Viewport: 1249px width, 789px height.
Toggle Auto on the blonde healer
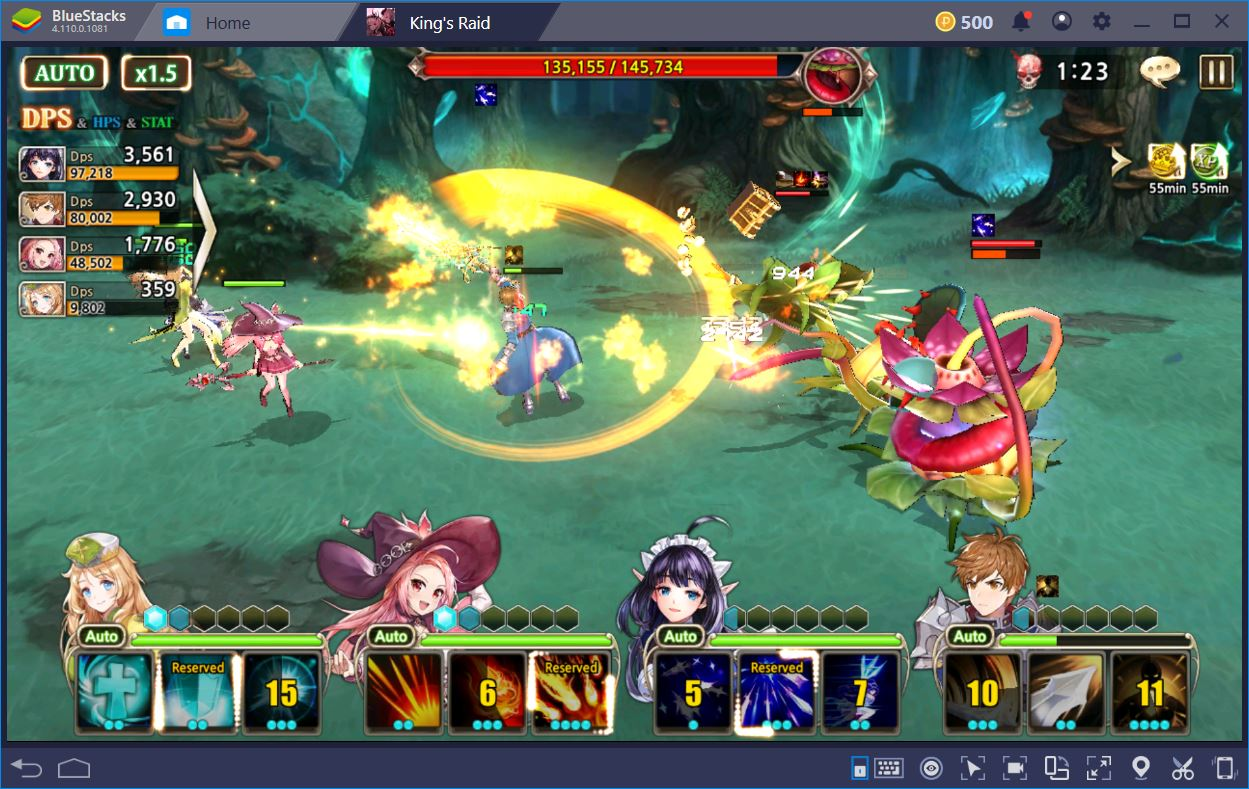pos(101,636)
